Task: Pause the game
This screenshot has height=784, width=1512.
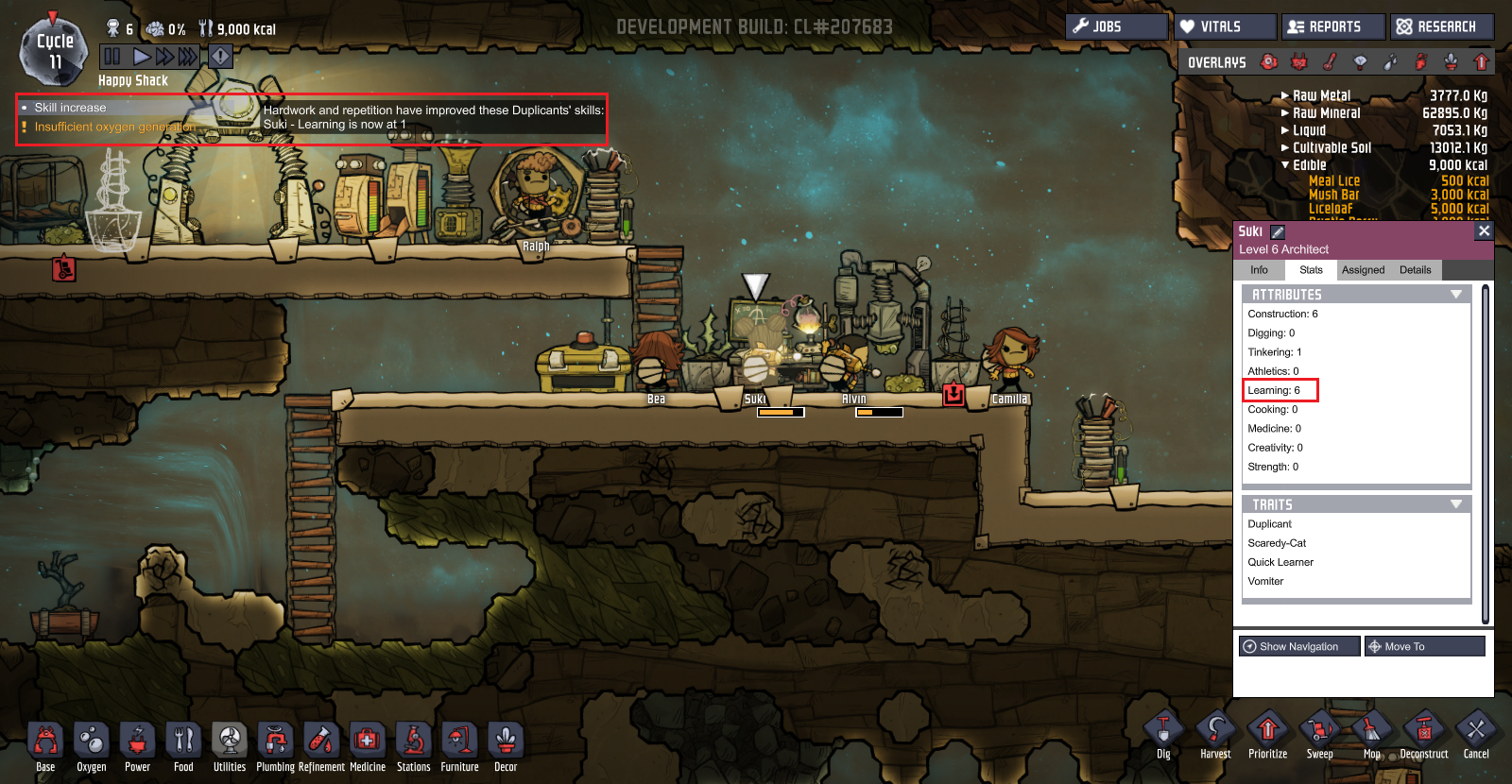Action: click(x=112, y=57)
